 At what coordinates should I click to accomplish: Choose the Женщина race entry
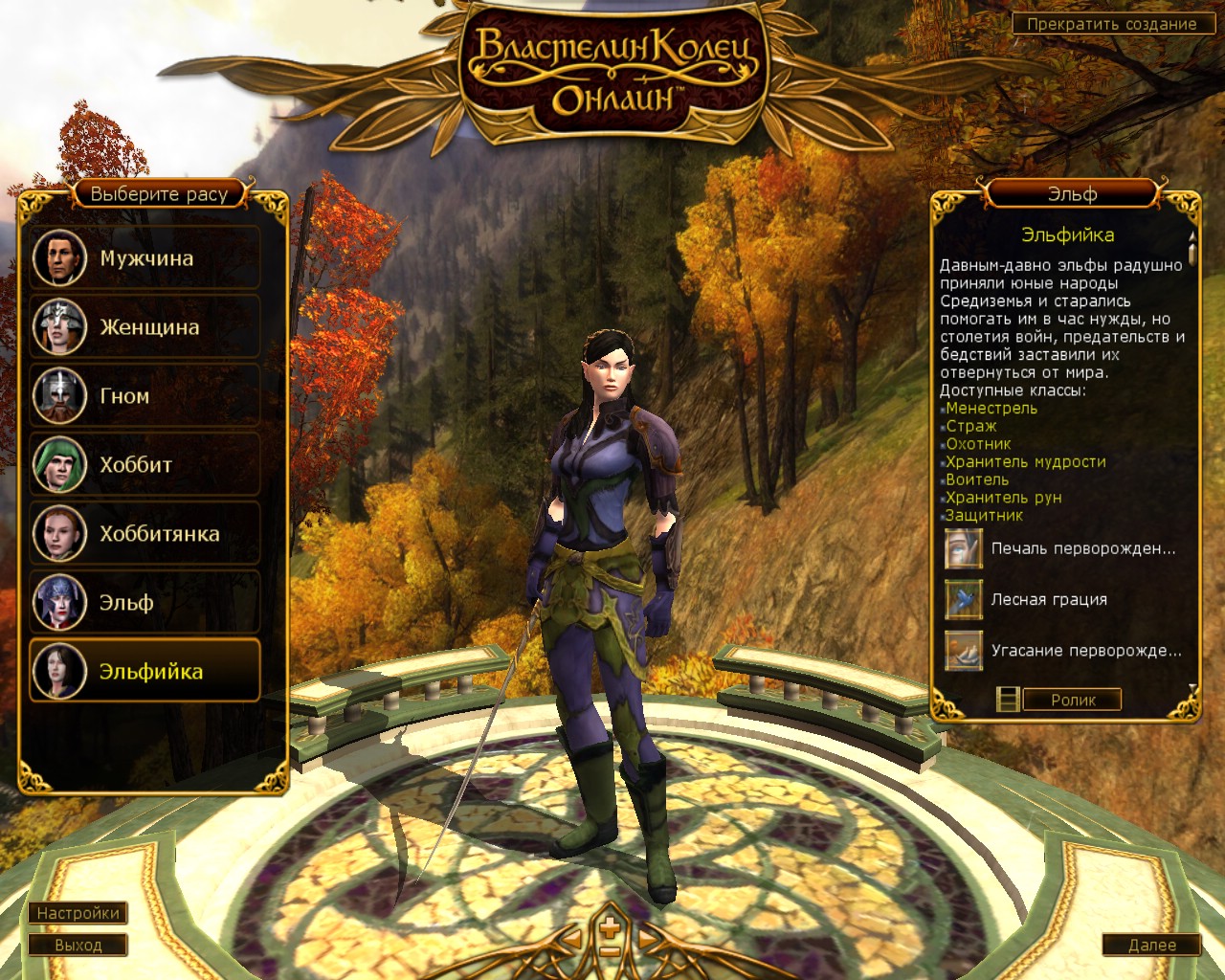pos(145,327)
